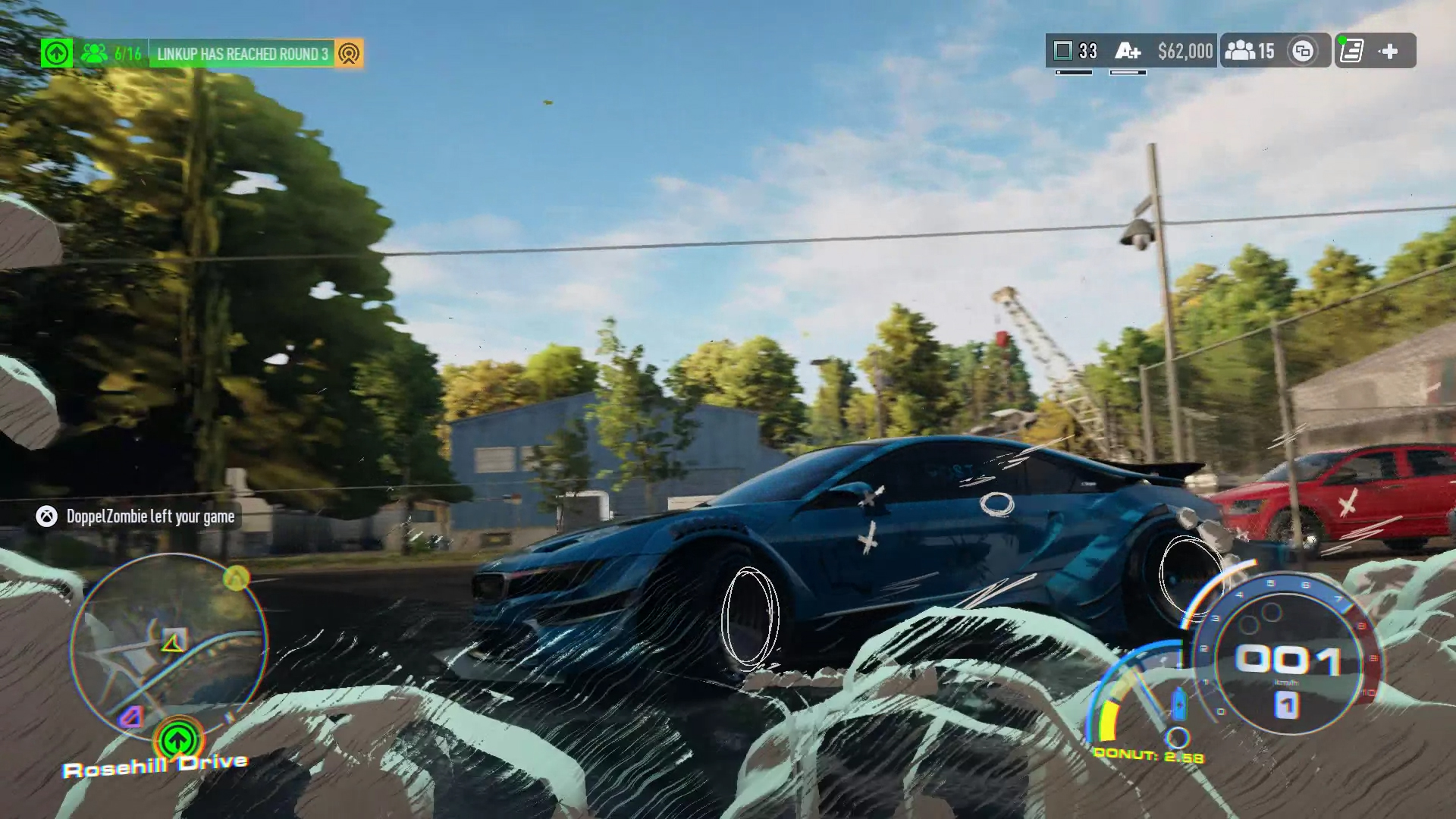Select the green linkup marker on the minimap edge

click(x=178, y=739)
